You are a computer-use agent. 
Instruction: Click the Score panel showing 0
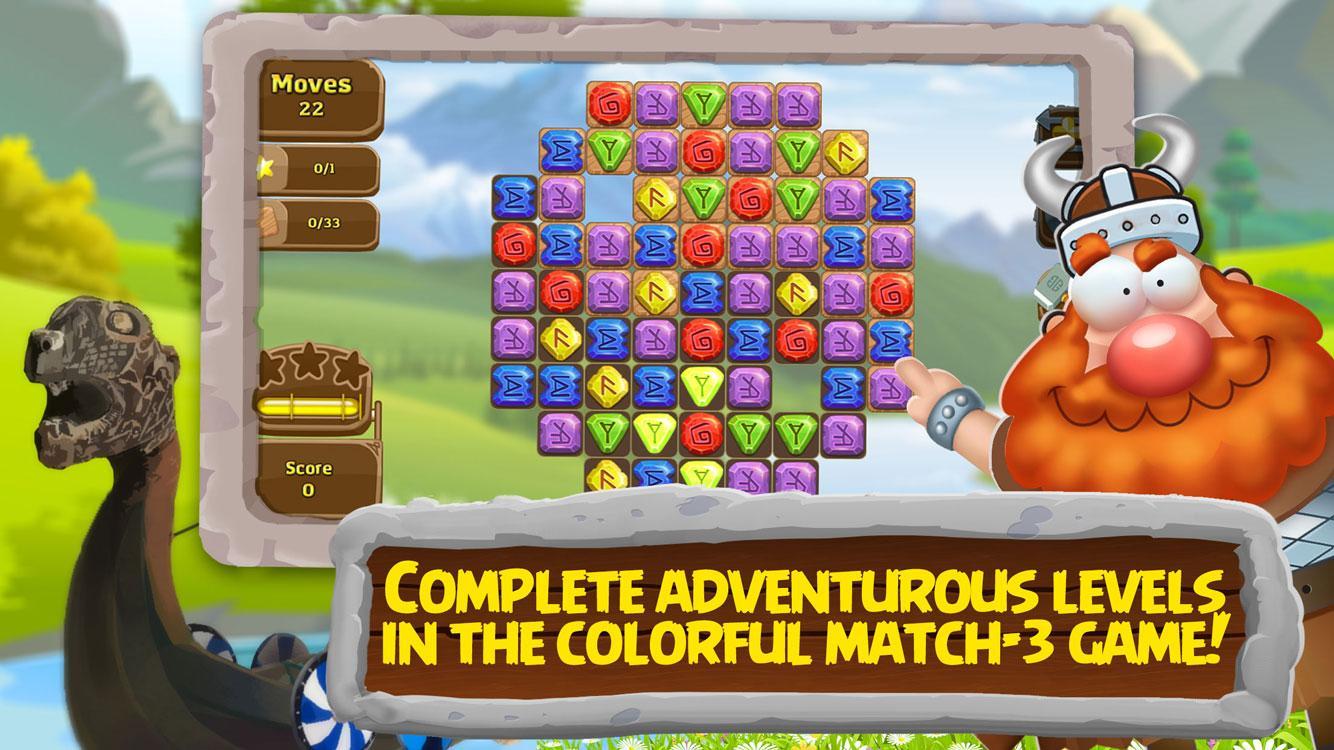[310, 480]
